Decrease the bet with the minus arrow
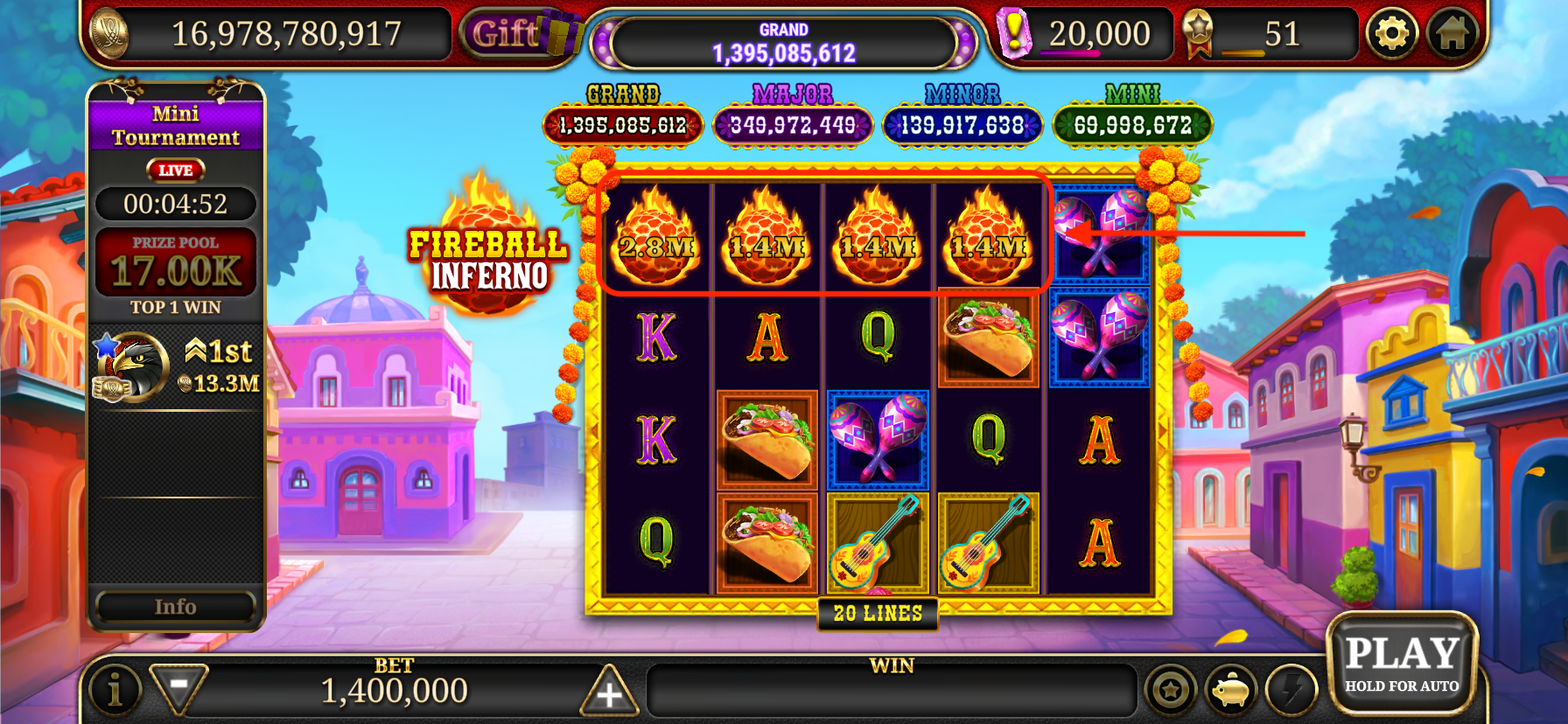The height and width of the screenshot is (724, 1568). (x=178, y=688)
